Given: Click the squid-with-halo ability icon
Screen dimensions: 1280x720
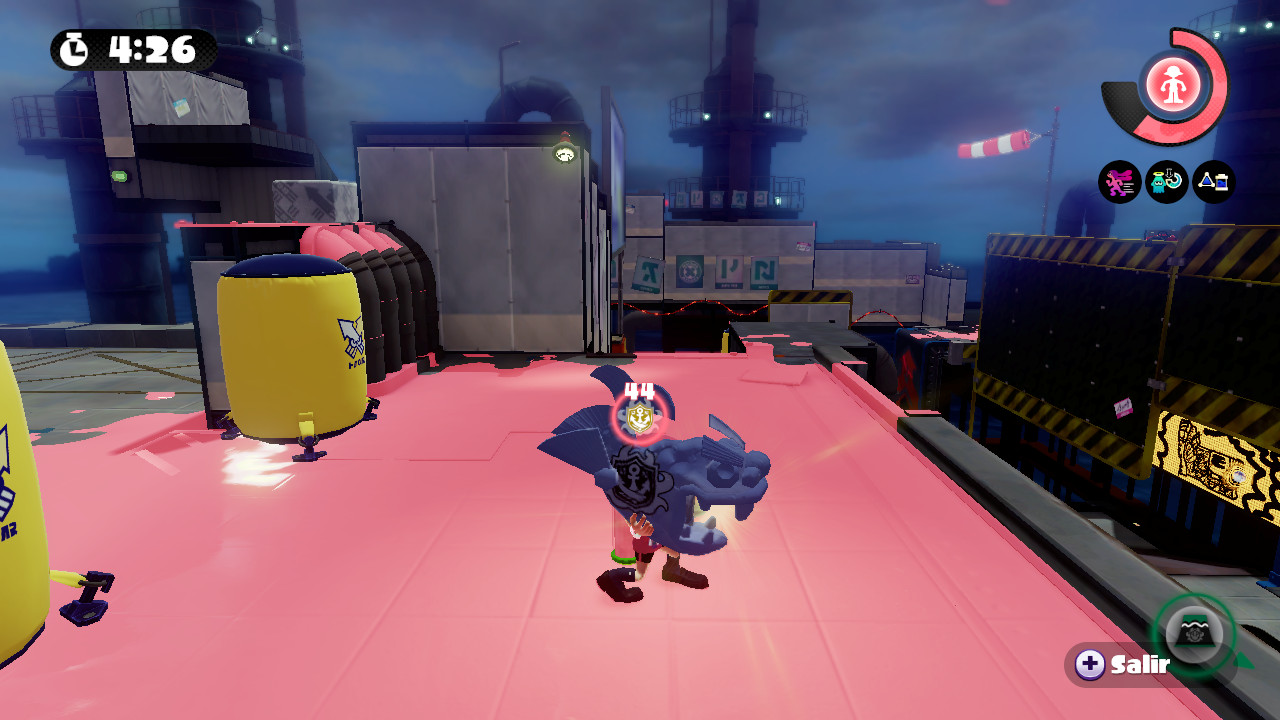Looking at the screenshot, I should (1164, 182).
